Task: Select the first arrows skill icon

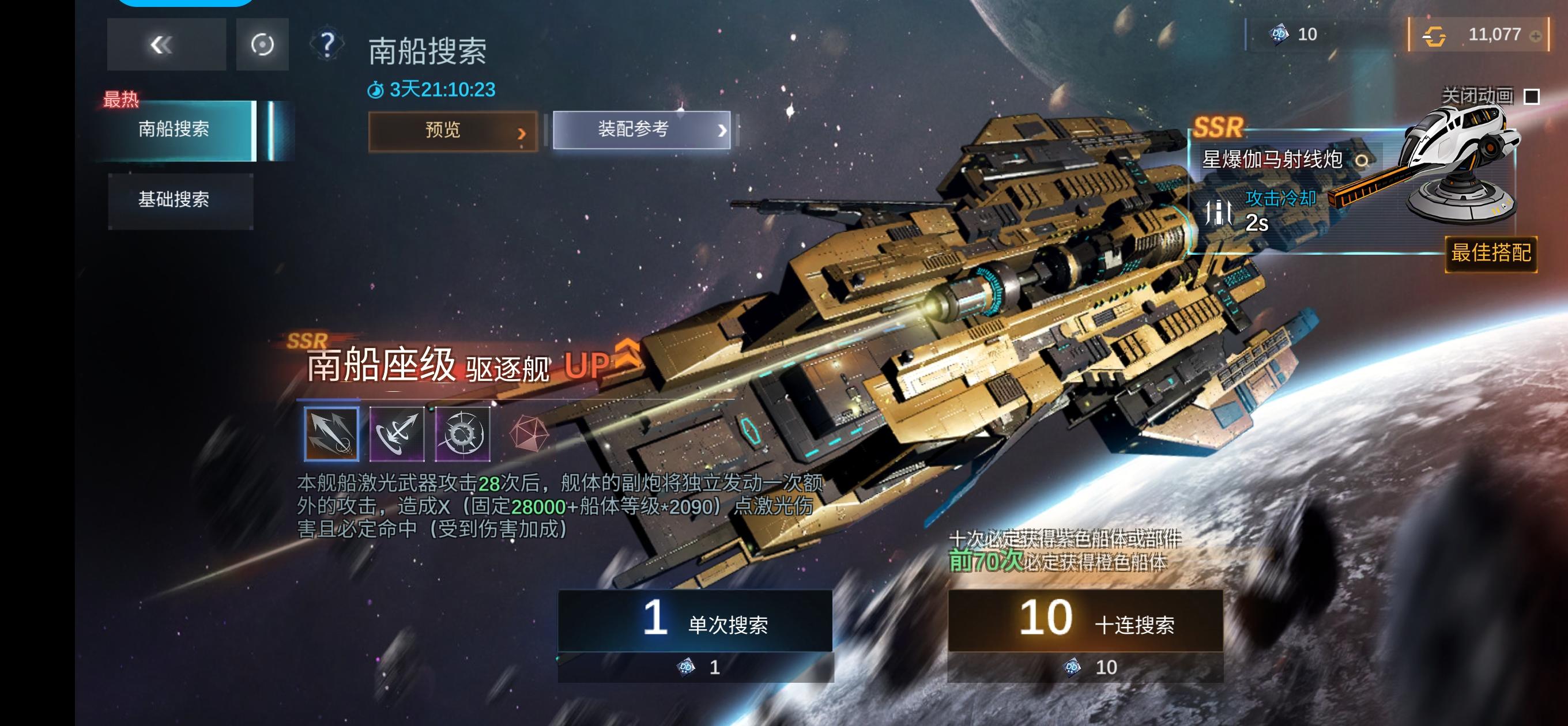Action: (x=331, y=433)
